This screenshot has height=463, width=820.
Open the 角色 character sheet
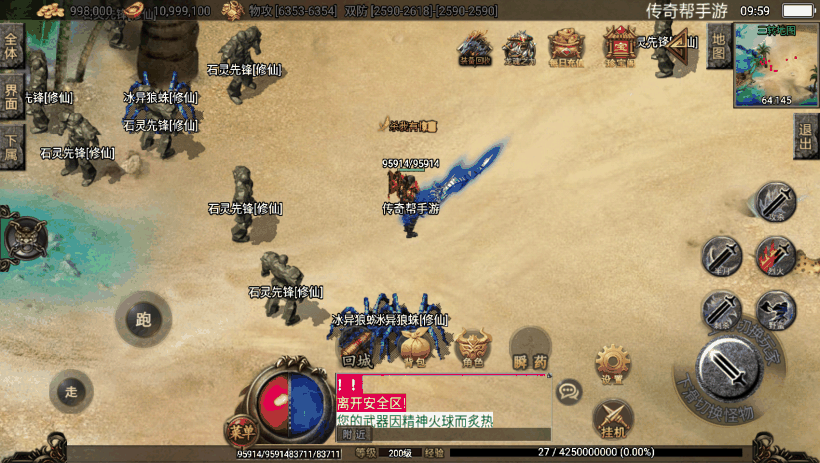473,350
